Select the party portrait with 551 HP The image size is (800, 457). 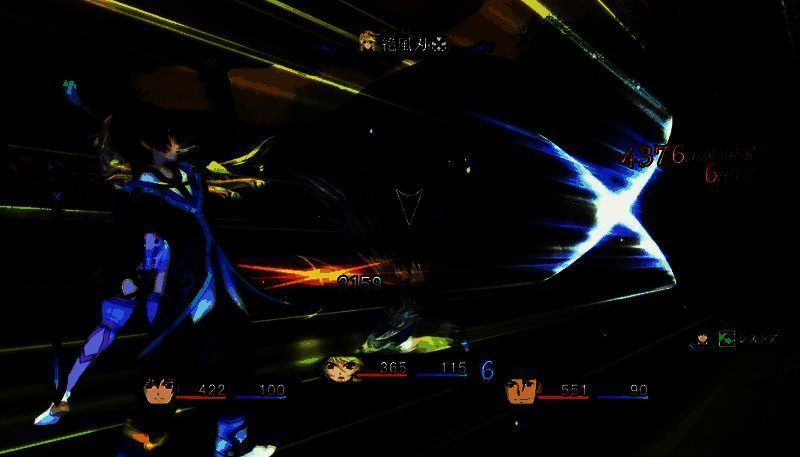pos(520,390)
